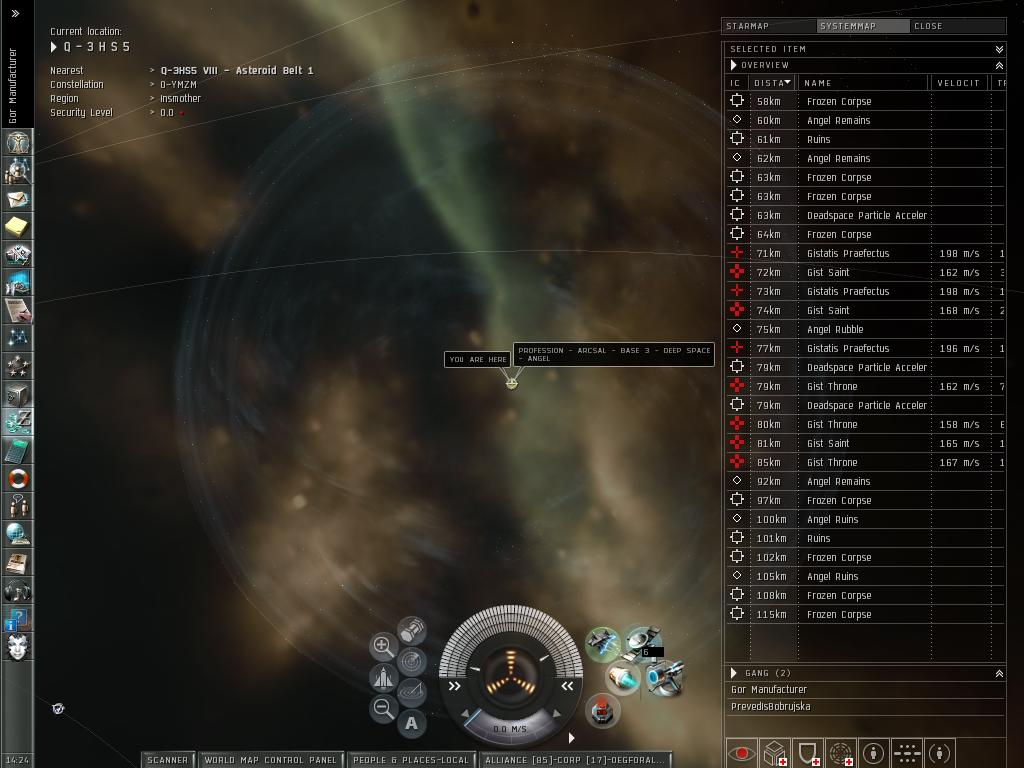Open the Scanner window tab

tap(167, 760)
